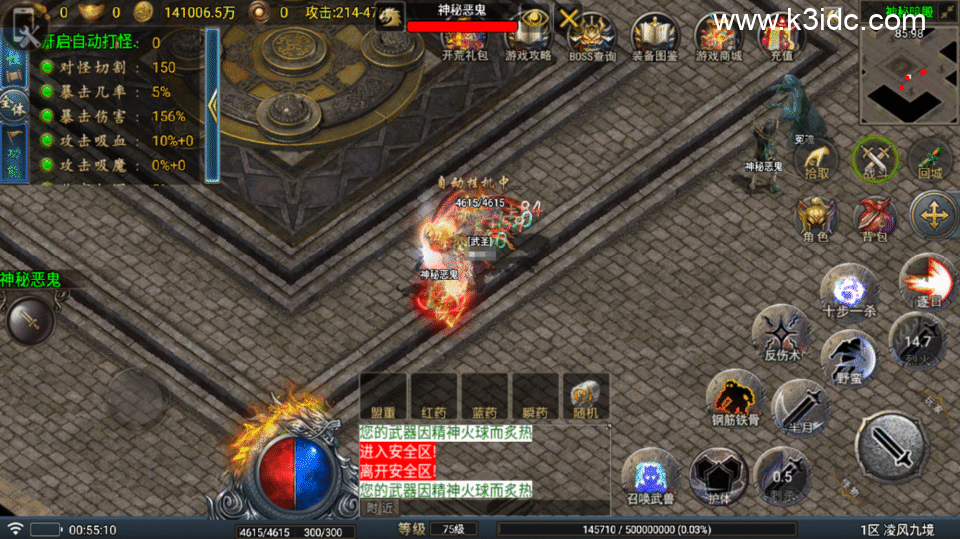Screen dimensions: 960x539
Task: Open the BOSS查询 boss lookup
Action: pos(591,37)
